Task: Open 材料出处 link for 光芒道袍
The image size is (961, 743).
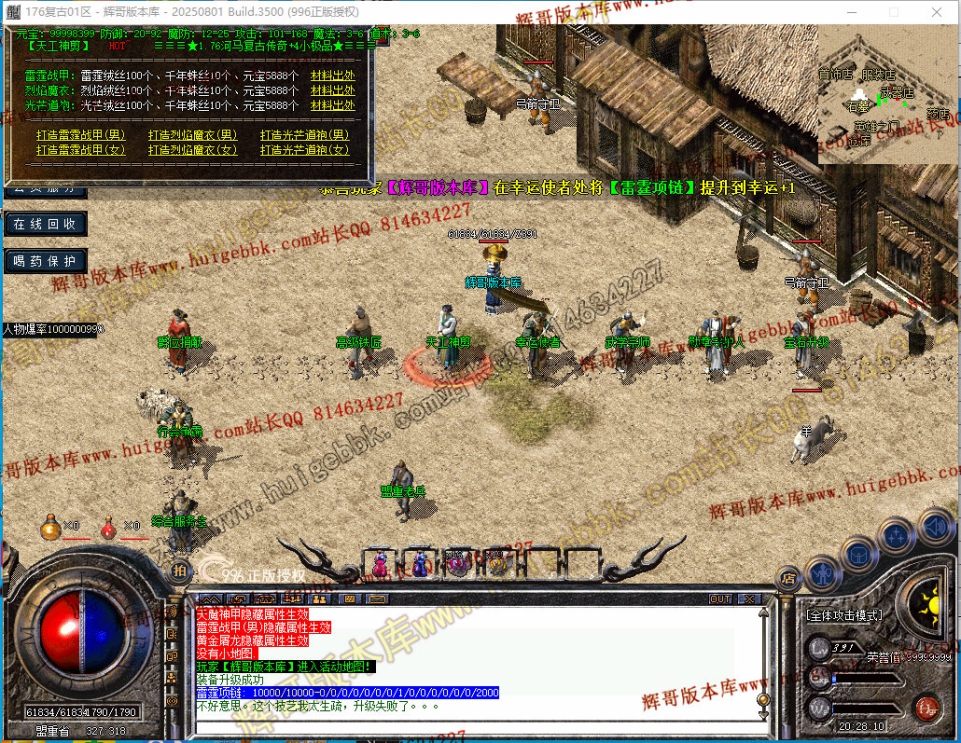Action: (333, 105)
